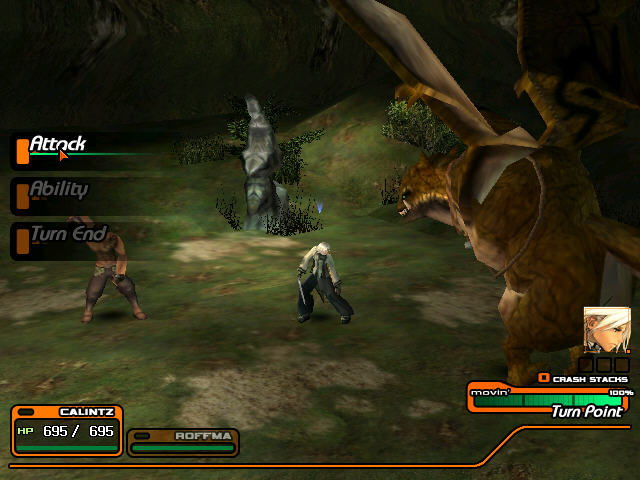Select the Attack command
This screenshot has width=640, height=480.
coord(57,145)
